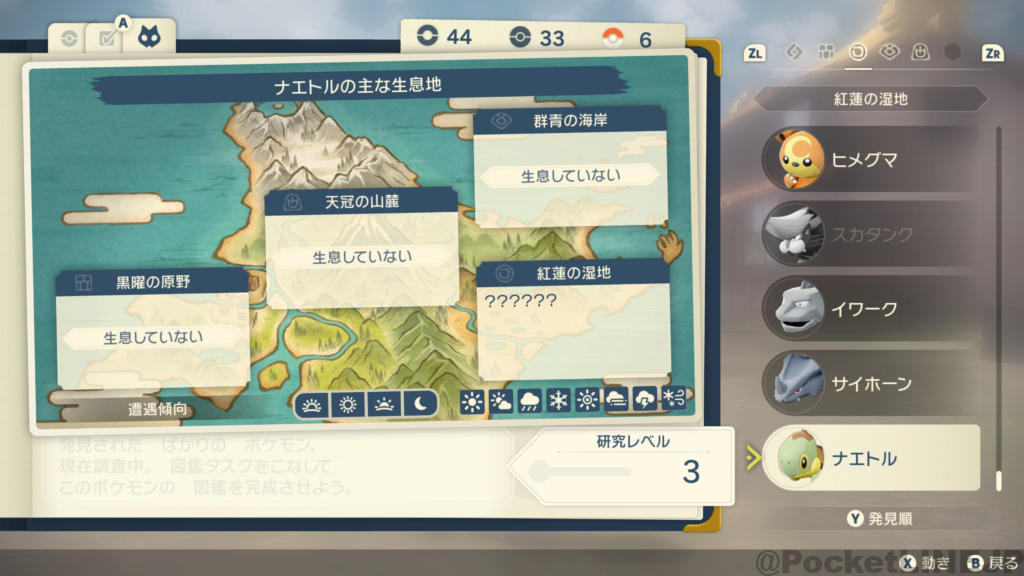Open the サイホーン entry
The height and width of the screenshot is (576, 1024).
tap(868, 384)
